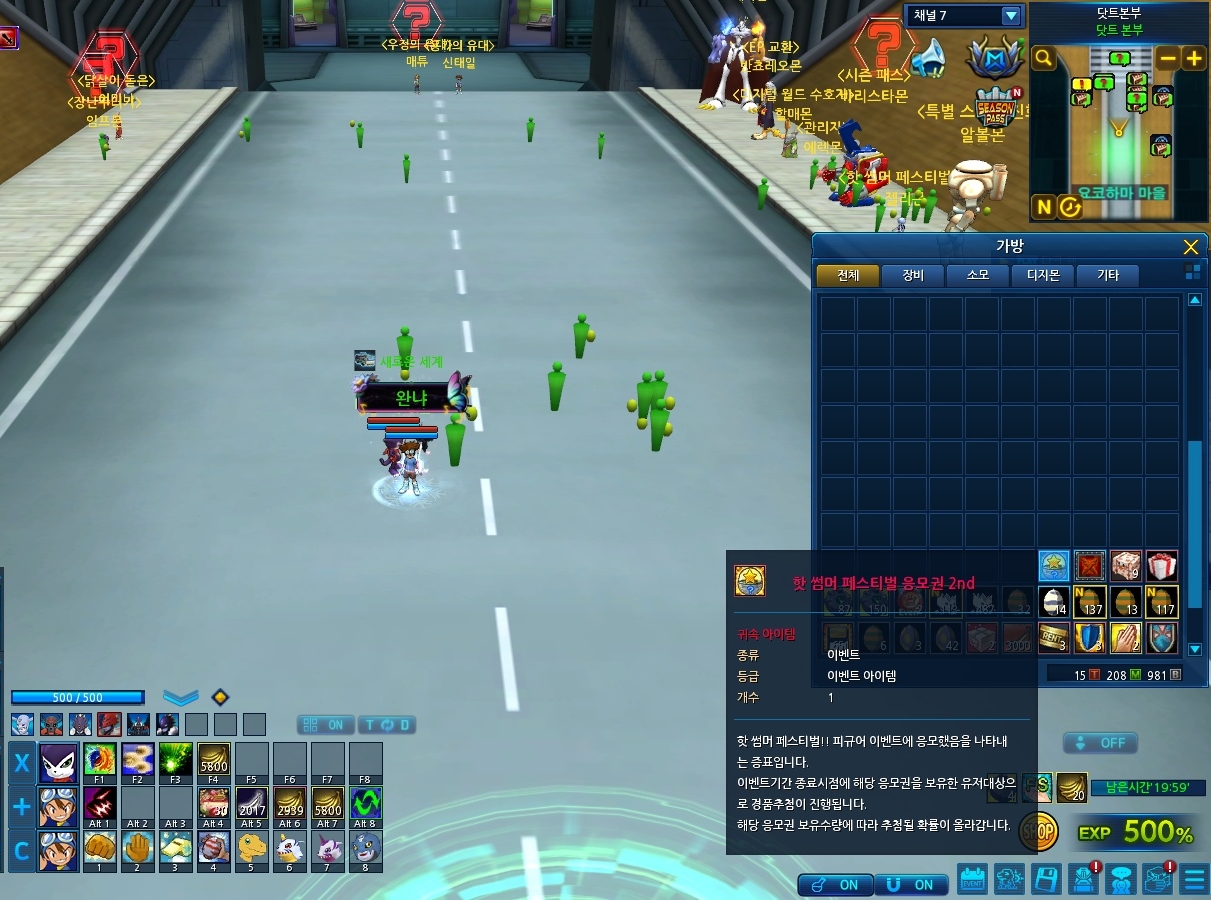
Task: Open the hamburger main menu button
Action: (1194, 879)
